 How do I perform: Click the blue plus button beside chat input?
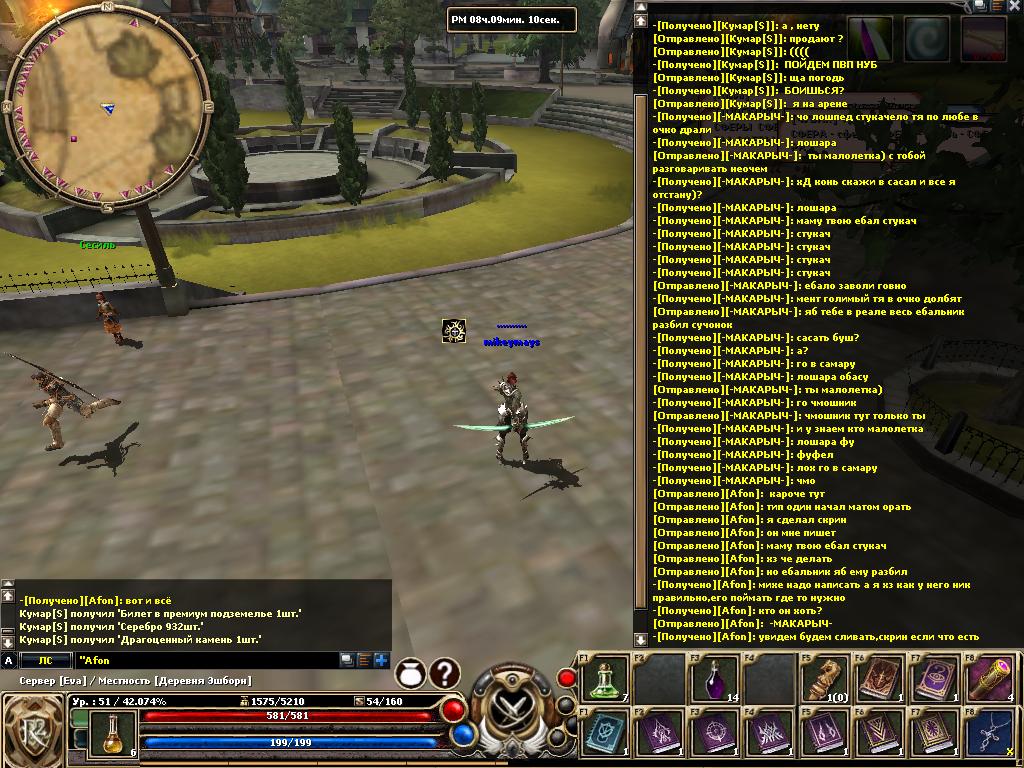381,660
